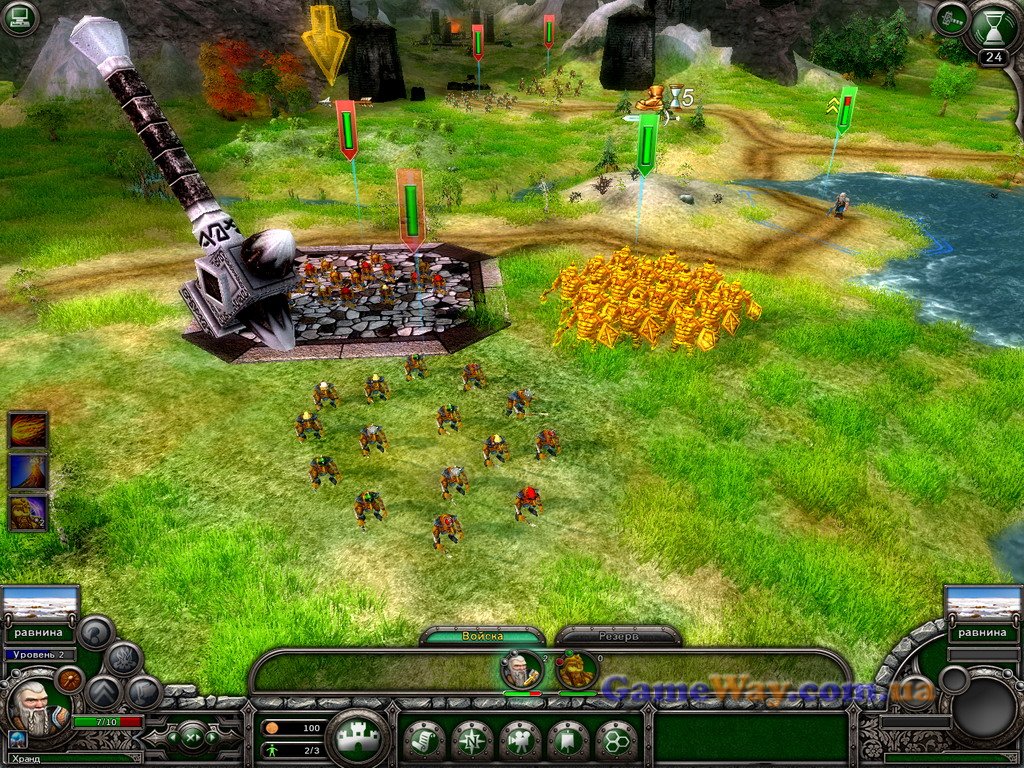Screen dimensions: 1024x768
Task: Click the hourglass end turn button
Action: click(x=991, y=28)
